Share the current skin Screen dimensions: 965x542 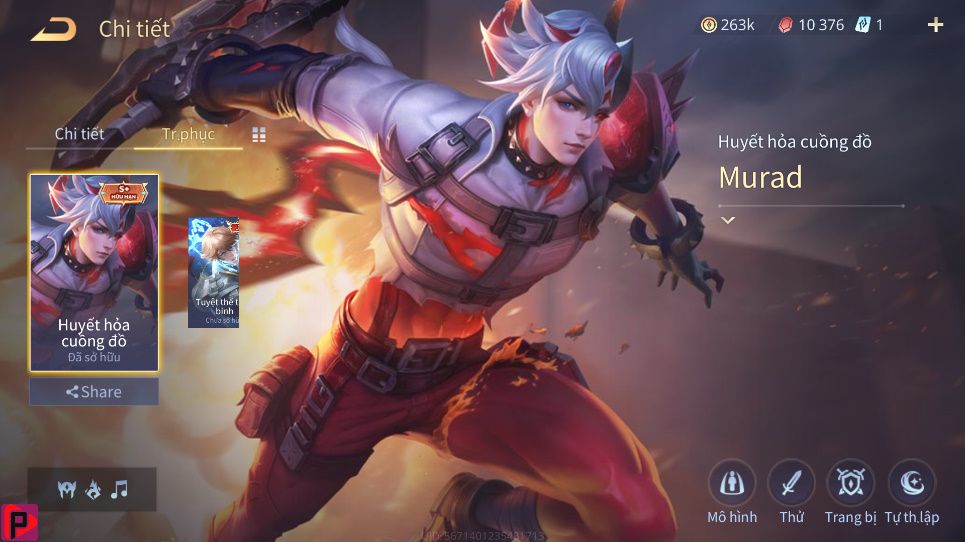[94, 392]
